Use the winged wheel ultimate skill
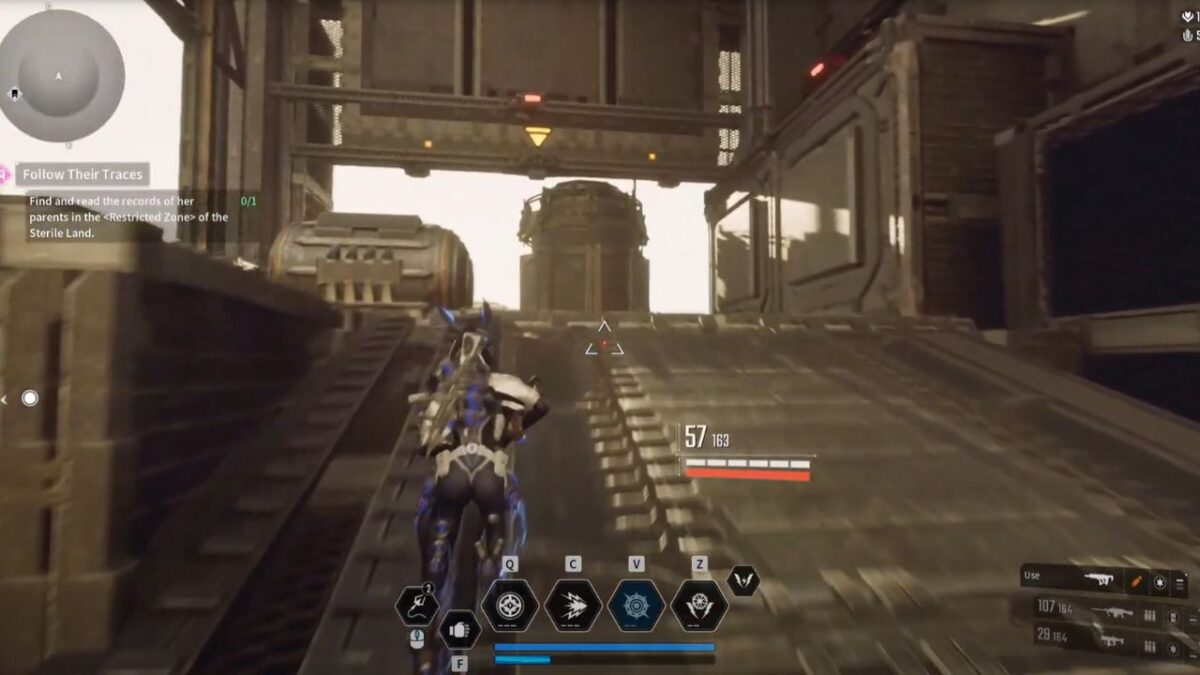Screen dimensions: 1200x675 [699, 605]
